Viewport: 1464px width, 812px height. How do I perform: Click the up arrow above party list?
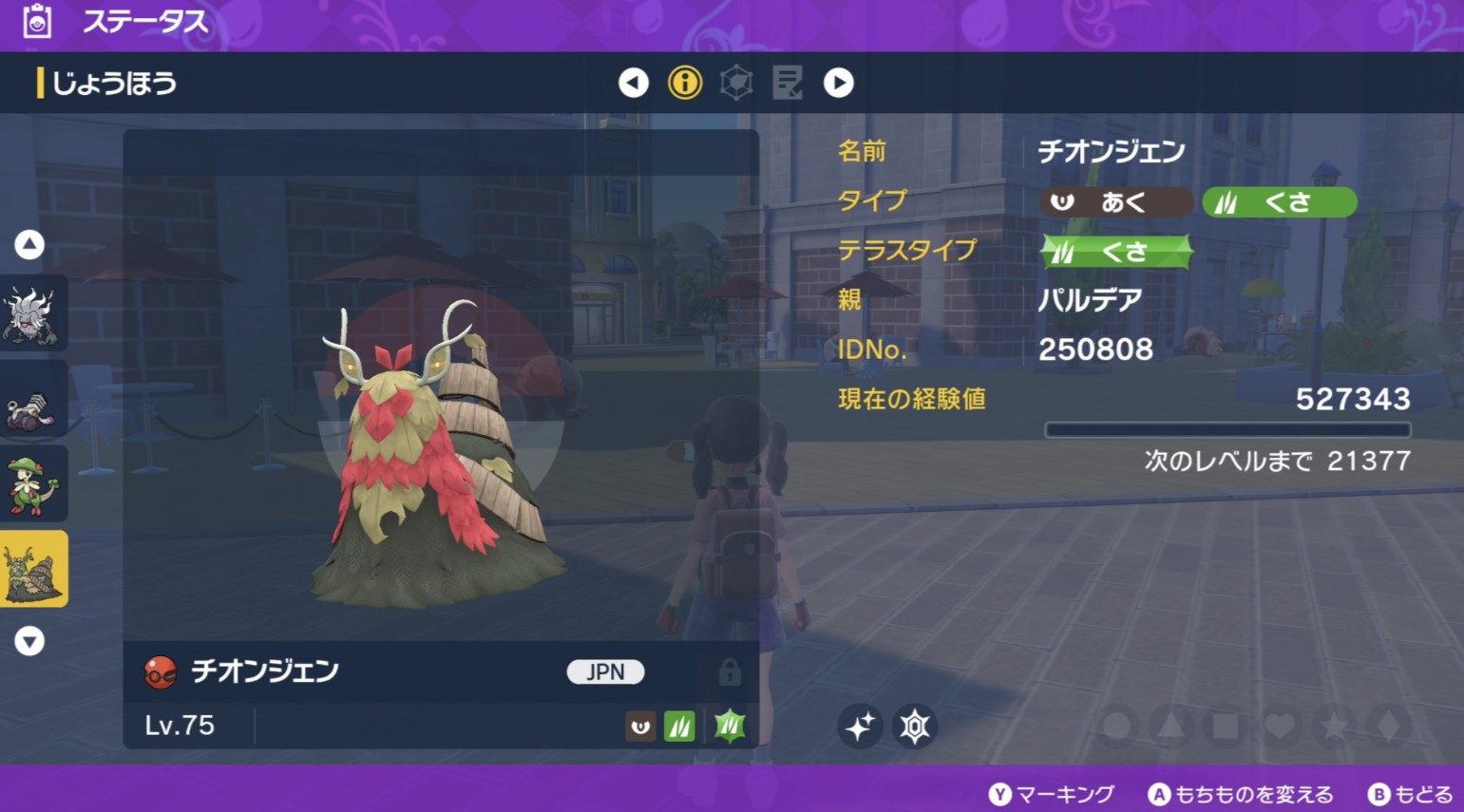coord(29,245)
